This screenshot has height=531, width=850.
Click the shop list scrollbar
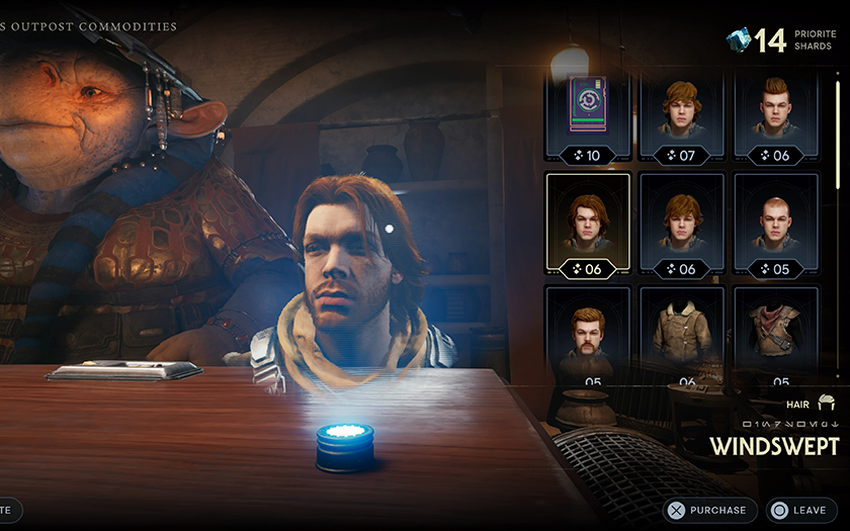pyautogui.click(x=838, y=130)
